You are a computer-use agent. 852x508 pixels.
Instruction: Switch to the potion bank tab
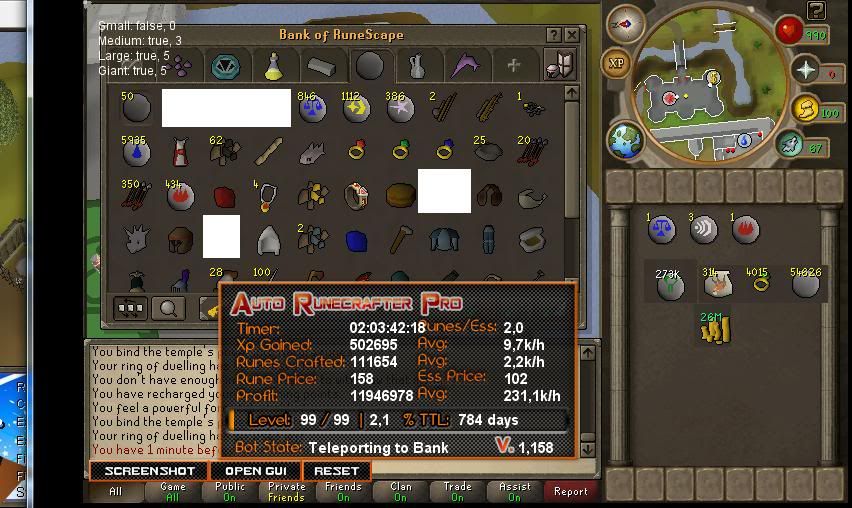click(x=272, y=67)
